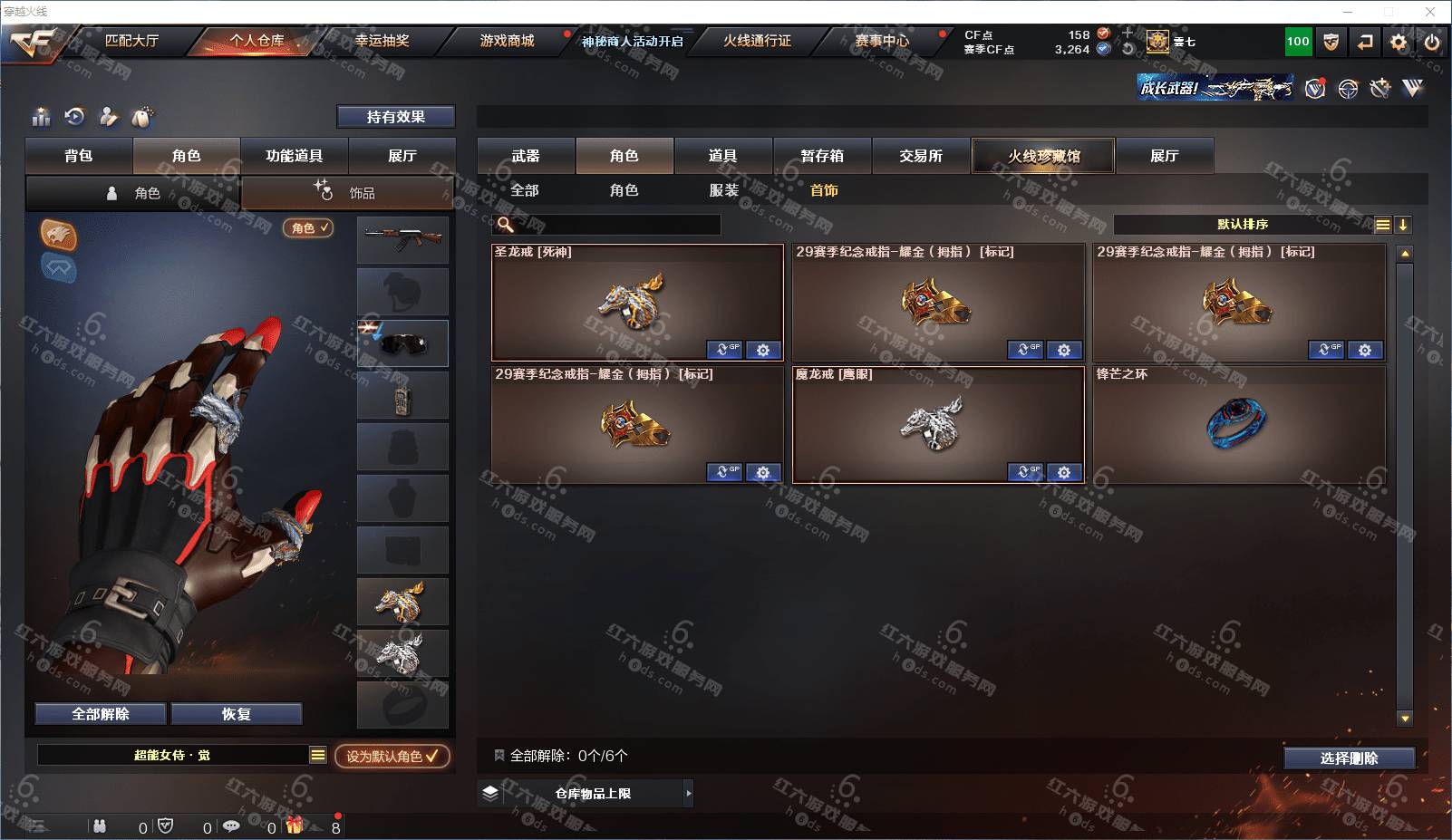Open the 火线通行证 battle pass

click(x=757, y=41)
